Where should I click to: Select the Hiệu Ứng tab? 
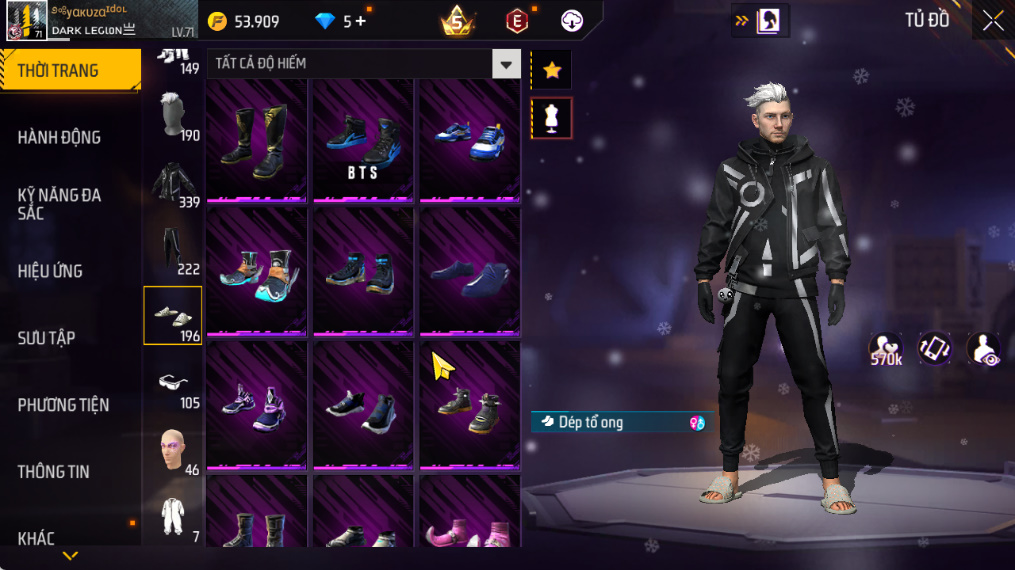pyautogui.click(x=50, y=271)
